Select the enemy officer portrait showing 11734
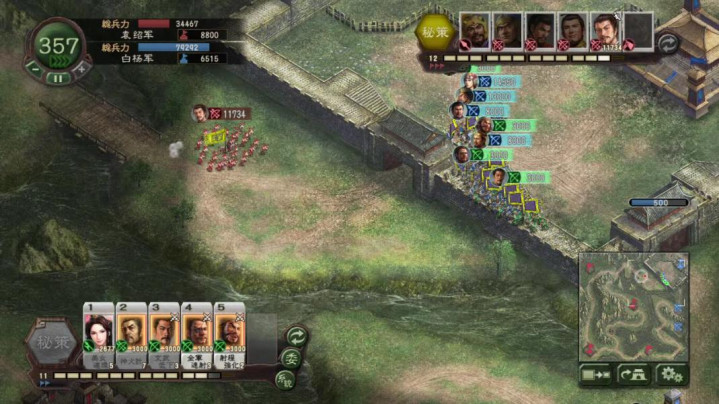Screen dimensions: 719x404 (x=604, y=30)
